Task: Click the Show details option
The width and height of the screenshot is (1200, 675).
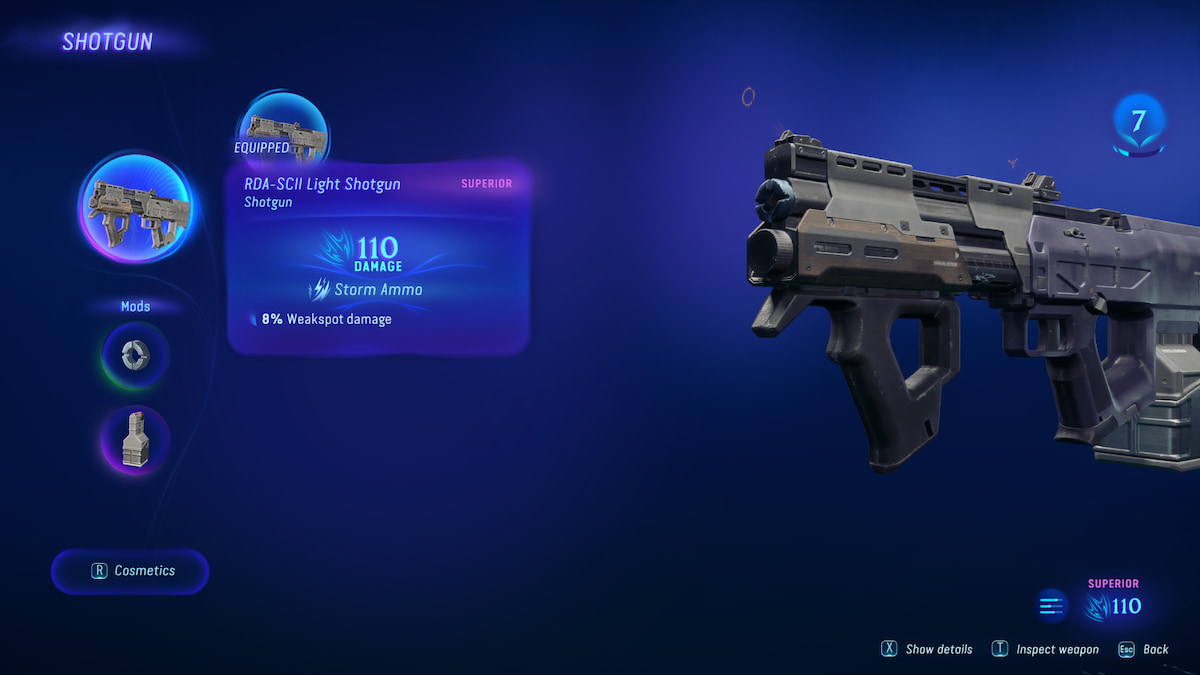Action: click(927, 649)
